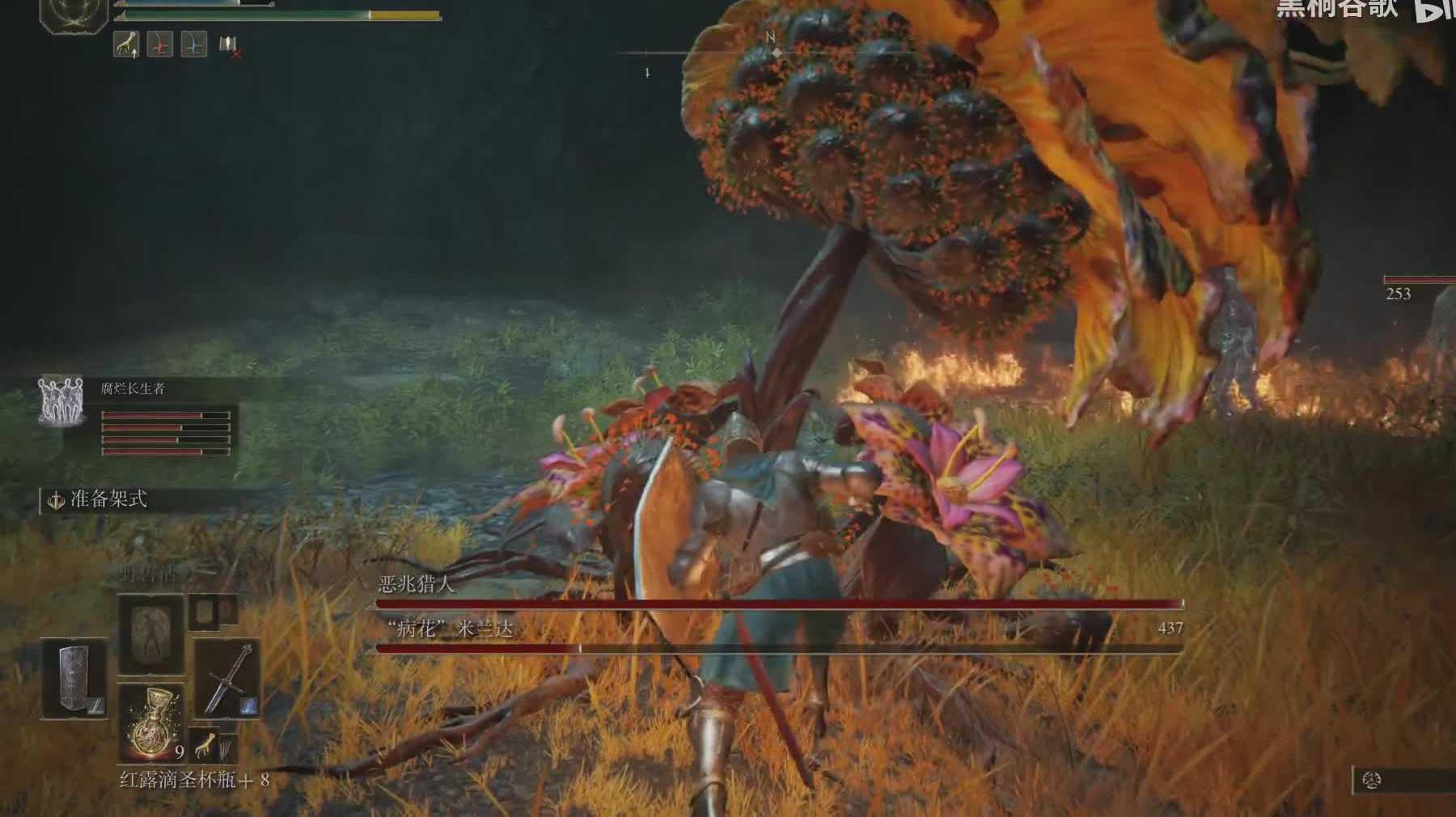Click the compass north marker
Viewport: 1456px width, 817px height.
pyautogui.click(x=771, y=37)
